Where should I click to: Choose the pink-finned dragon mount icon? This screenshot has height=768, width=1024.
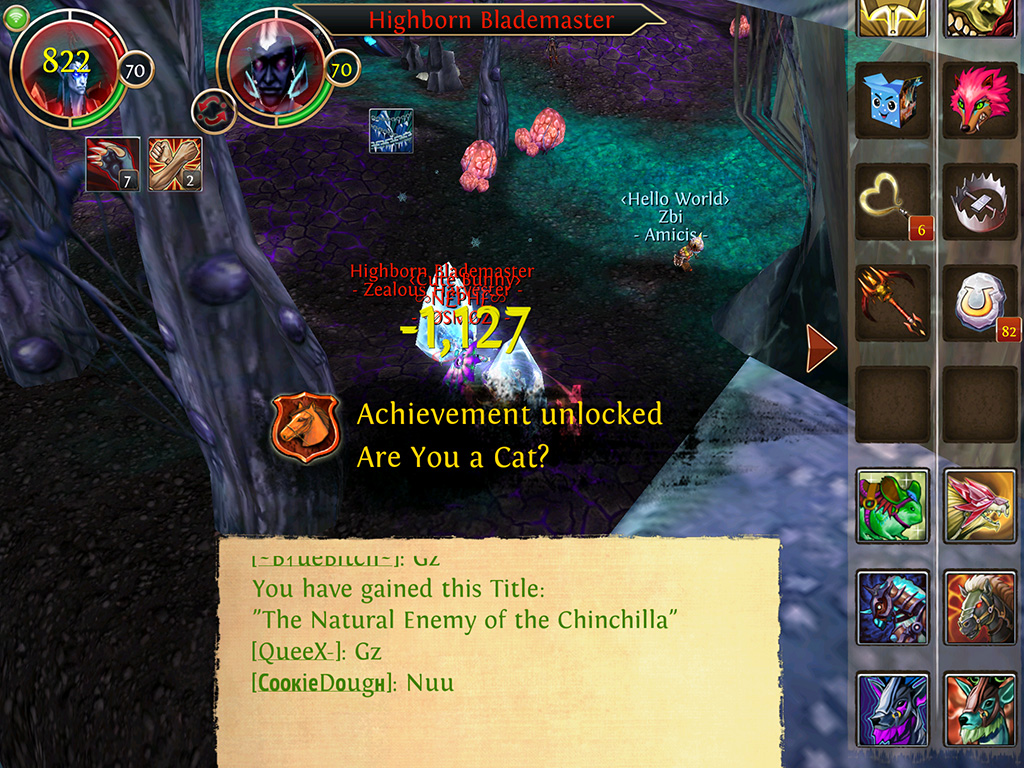point(980,505)
